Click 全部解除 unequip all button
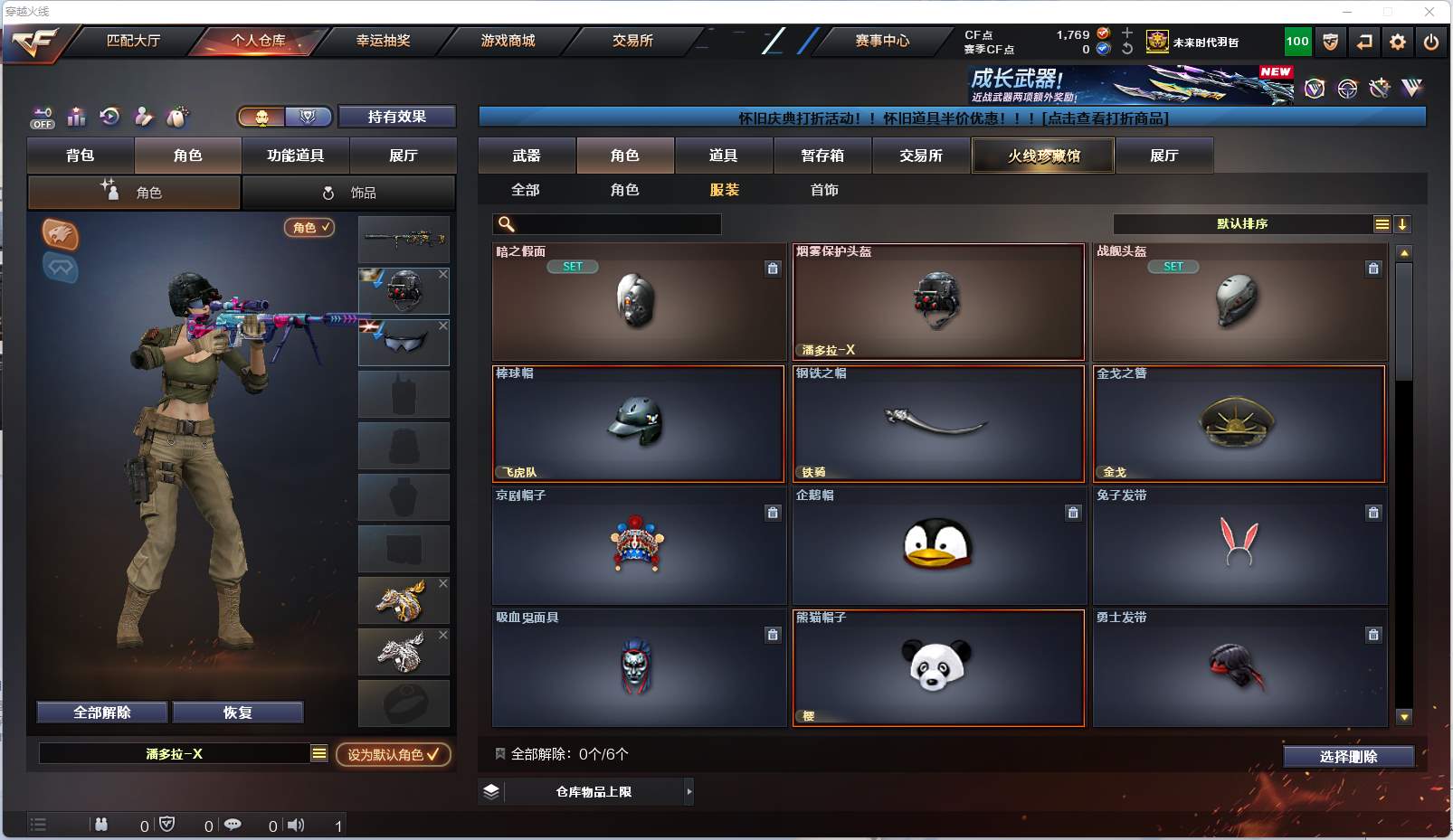 [102, 713]
